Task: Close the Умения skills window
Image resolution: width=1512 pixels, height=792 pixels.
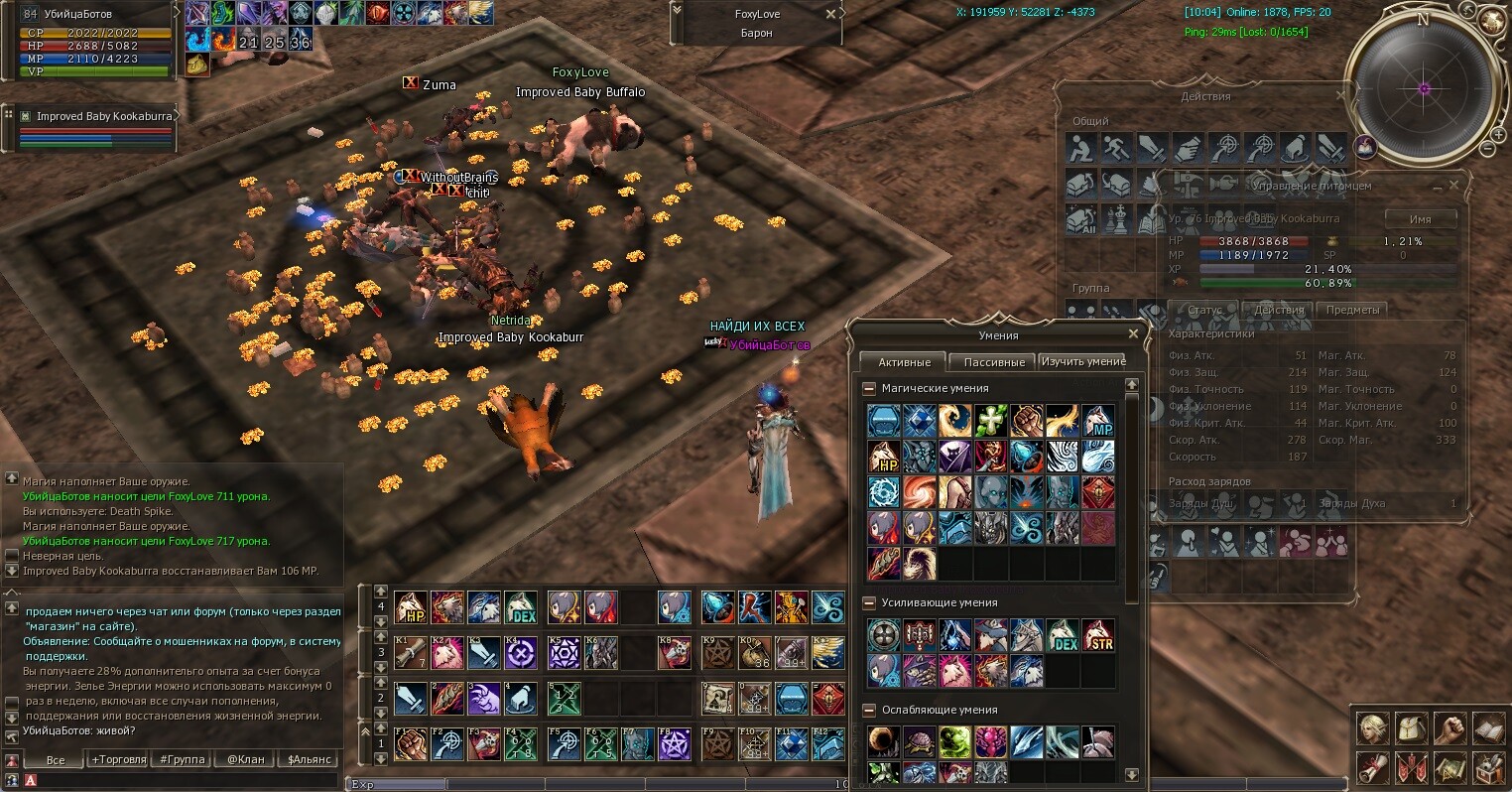Action: [x=1133, y=334]
